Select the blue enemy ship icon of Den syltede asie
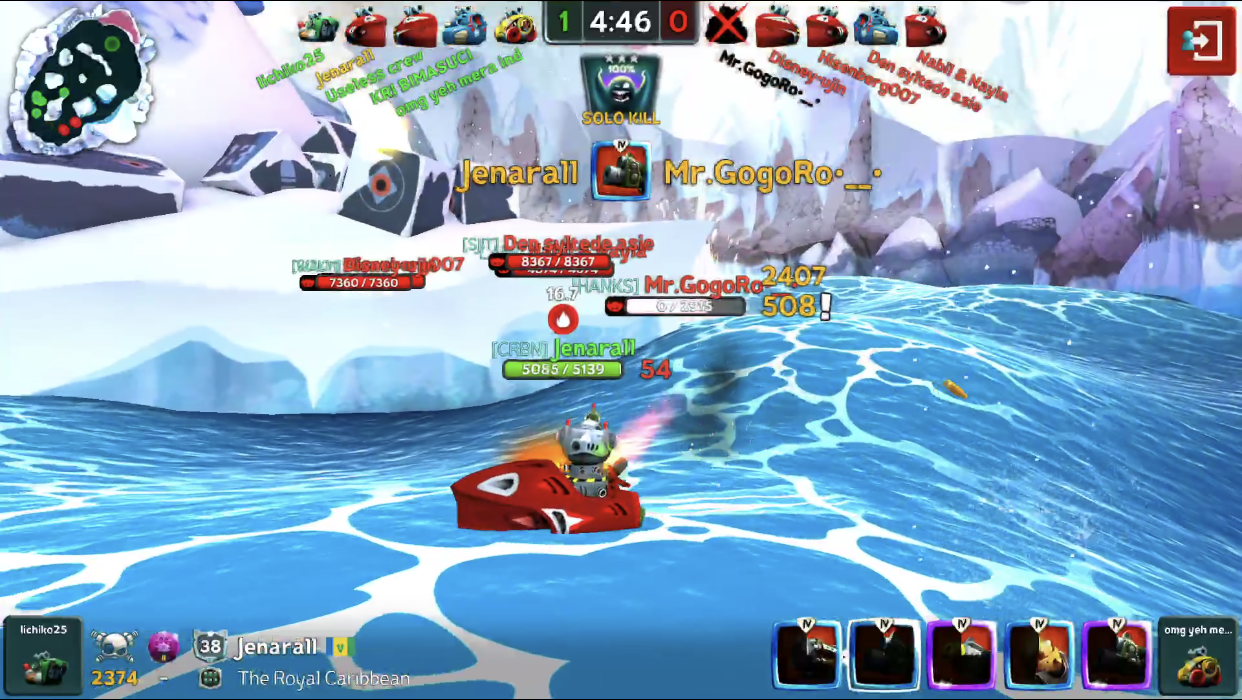The height and width of the screenshot is (700, 1242). [876, 27]
